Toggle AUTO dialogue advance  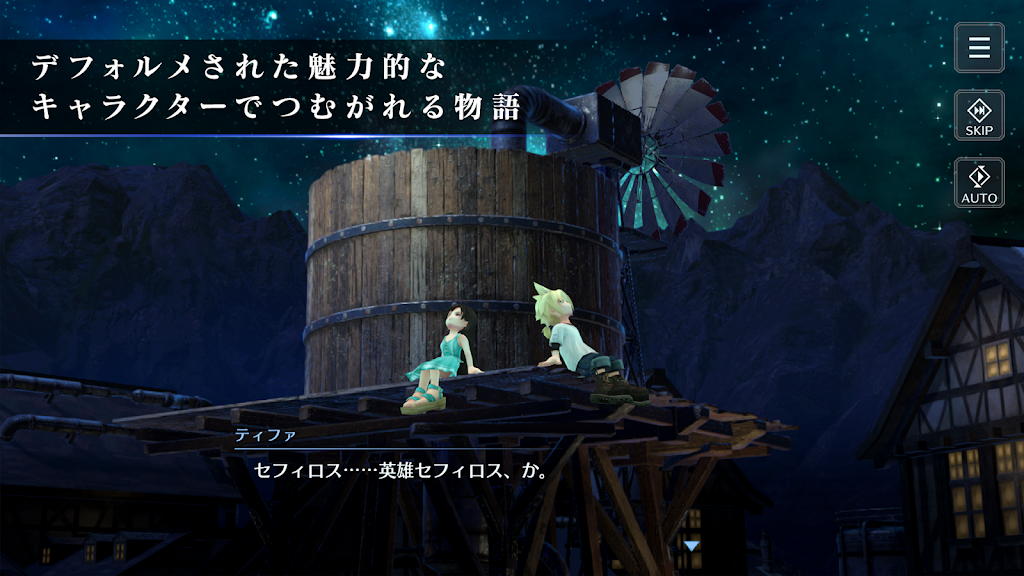(x=979, y=182)
